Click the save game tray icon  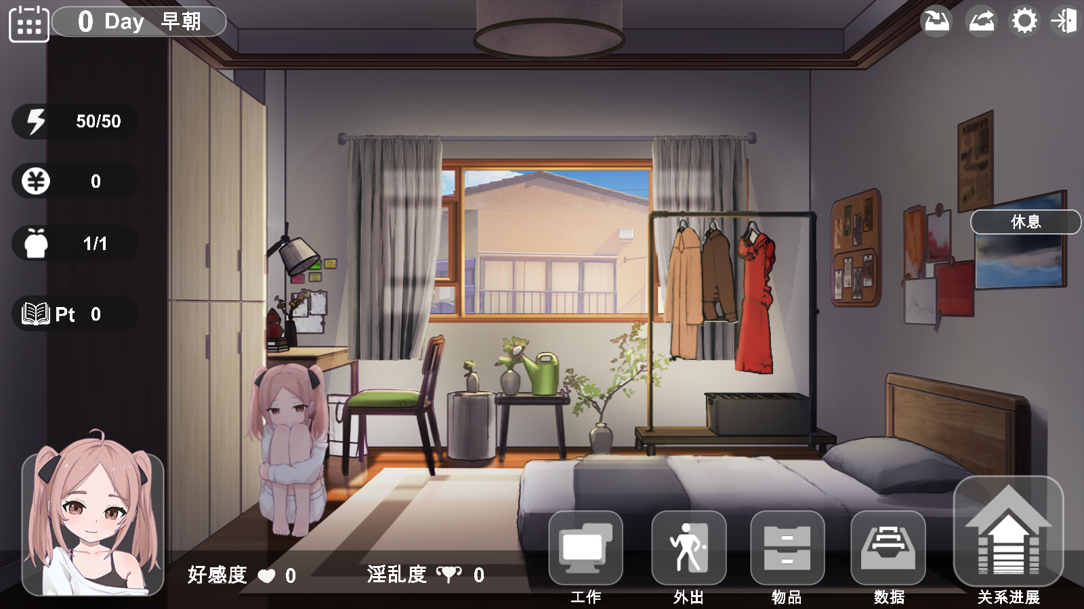pyautogui.click(x=937, y=21)
